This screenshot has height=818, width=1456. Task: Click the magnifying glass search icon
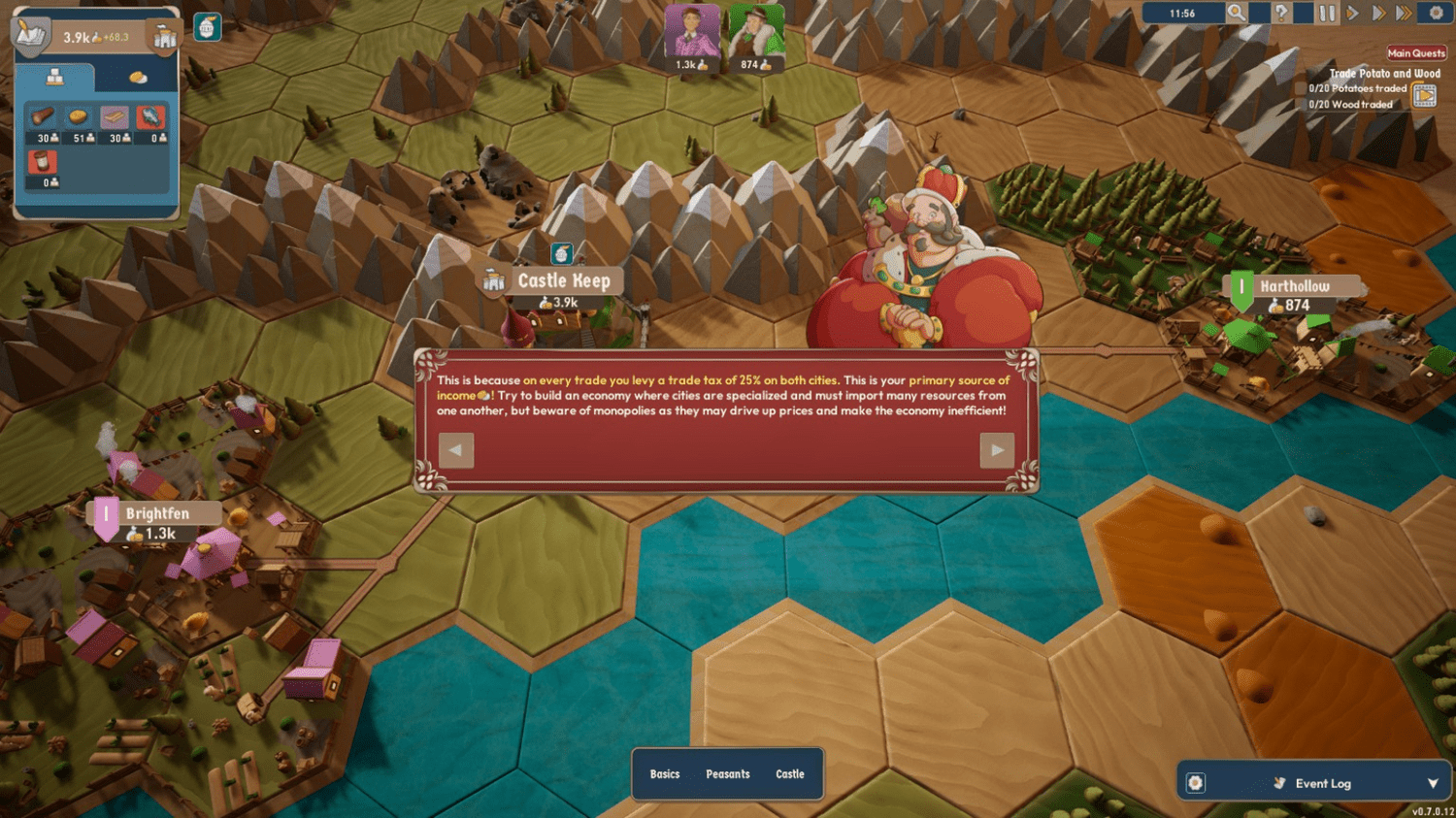click(1236, 14)
